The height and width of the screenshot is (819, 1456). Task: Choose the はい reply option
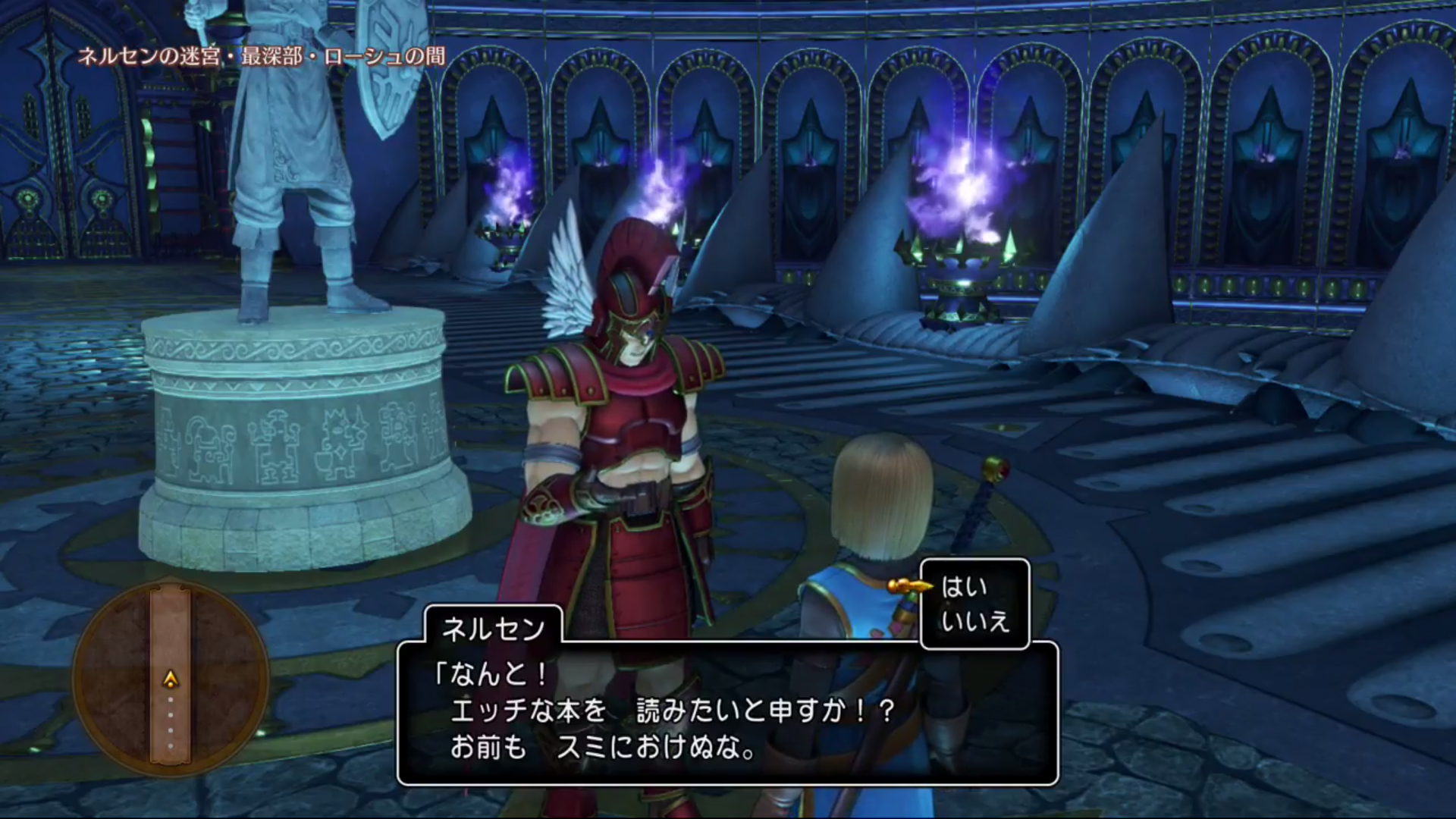point(964,587)
